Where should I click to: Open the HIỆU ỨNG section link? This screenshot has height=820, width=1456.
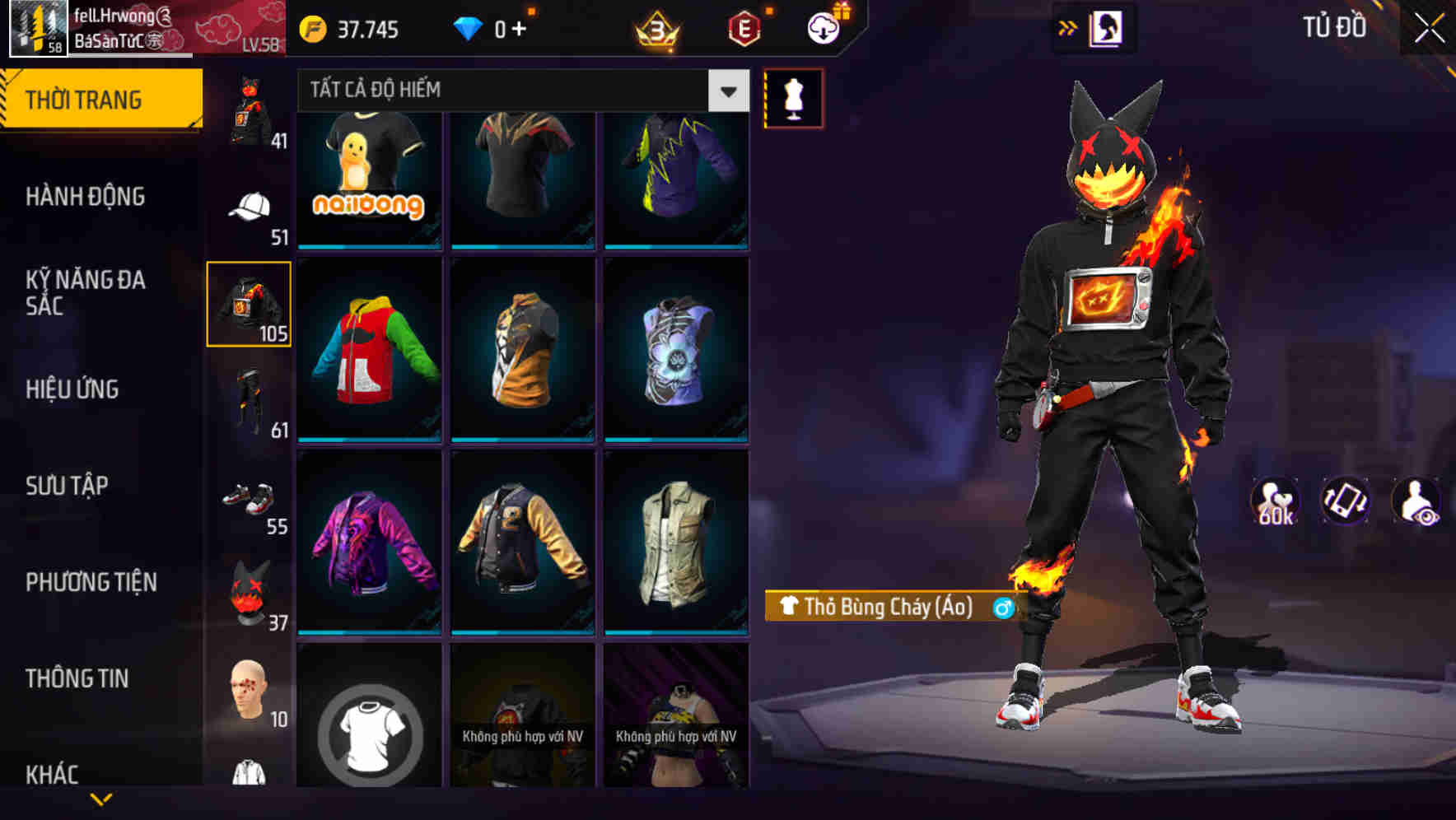point(72,389)
